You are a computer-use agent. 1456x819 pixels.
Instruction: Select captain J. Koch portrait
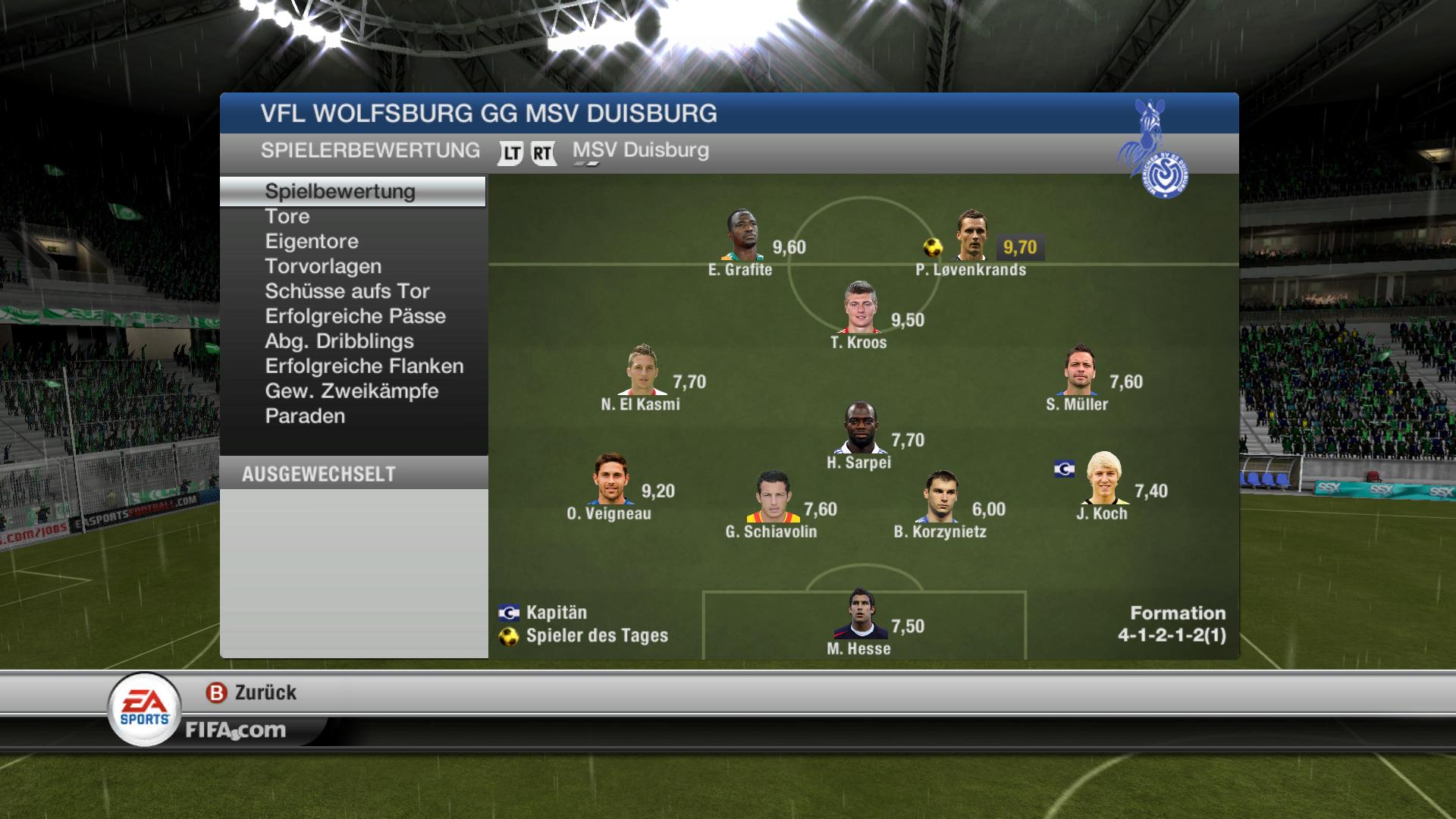(1103, 479)
